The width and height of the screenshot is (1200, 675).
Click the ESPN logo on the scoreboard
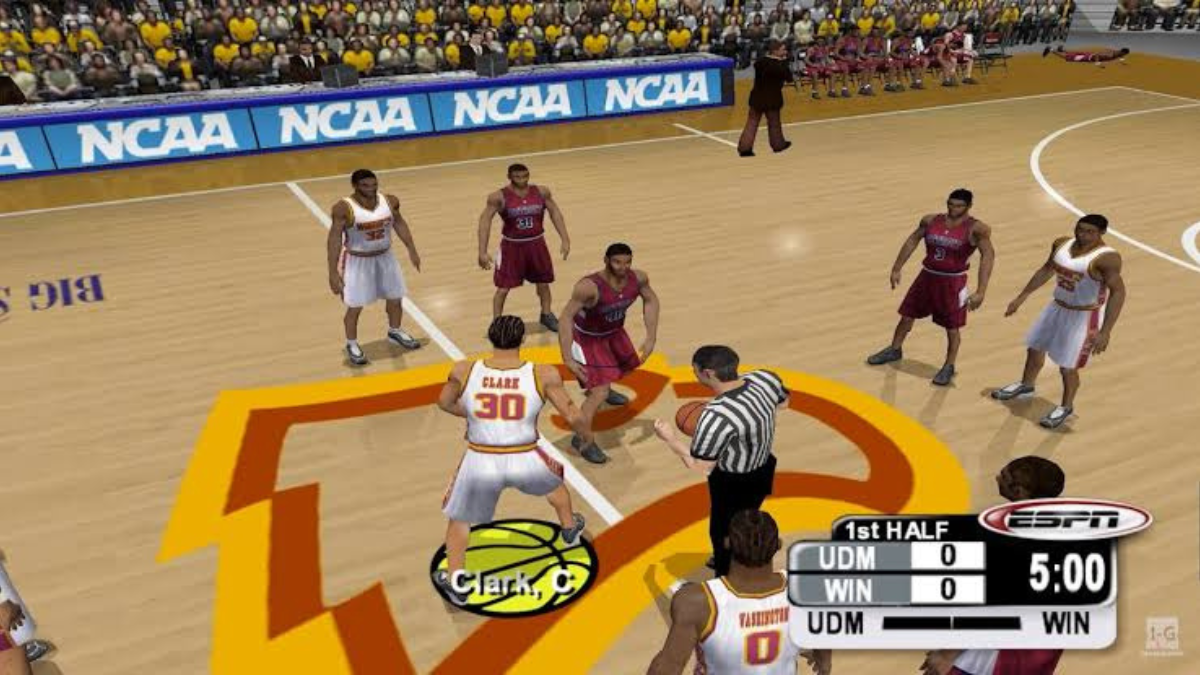[x=1064, y=519]
